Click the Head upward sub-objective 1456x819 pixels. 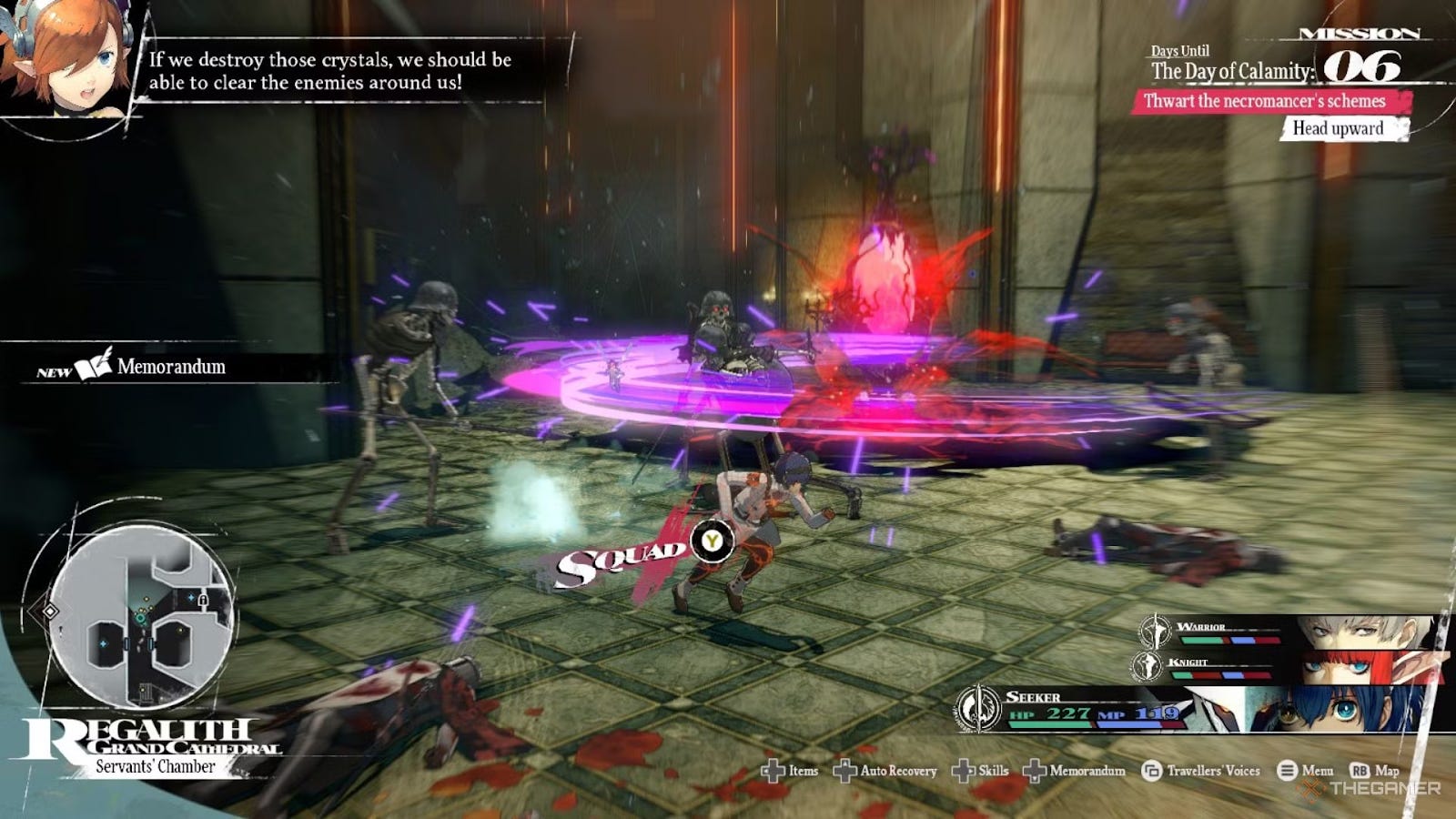(x=1338, y=128)
